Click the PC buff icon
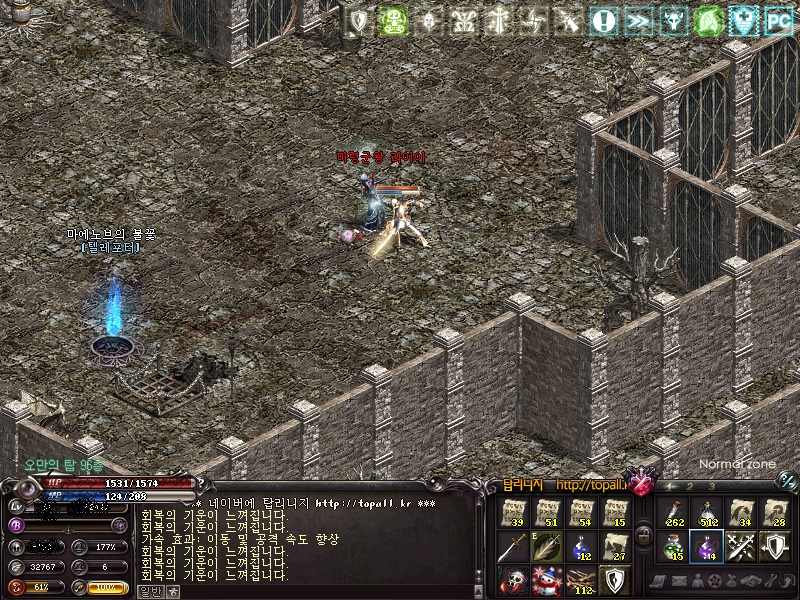The image size is (800, 600). coord(777,20)
